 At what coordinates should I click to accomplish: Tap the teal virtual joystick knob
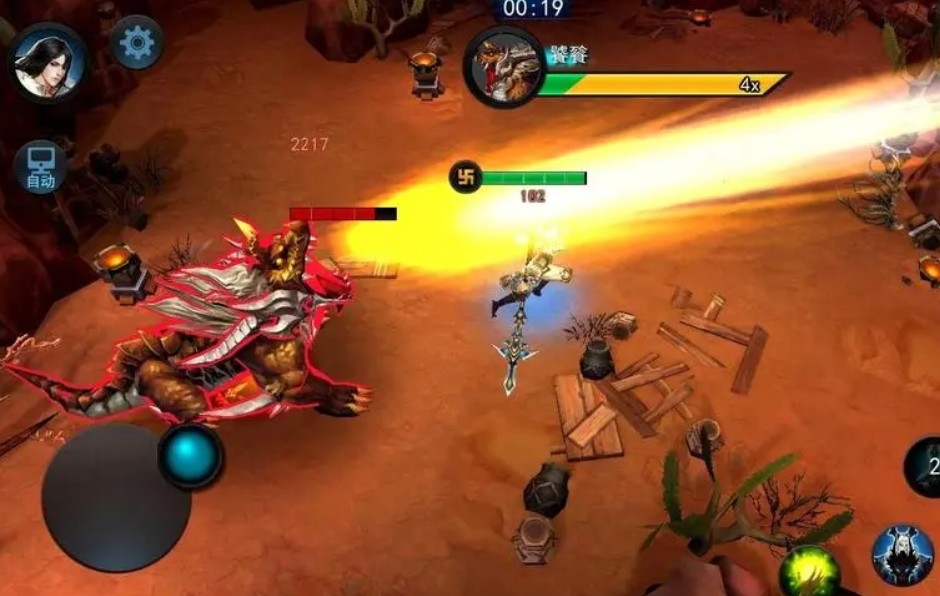pos(190,456)
